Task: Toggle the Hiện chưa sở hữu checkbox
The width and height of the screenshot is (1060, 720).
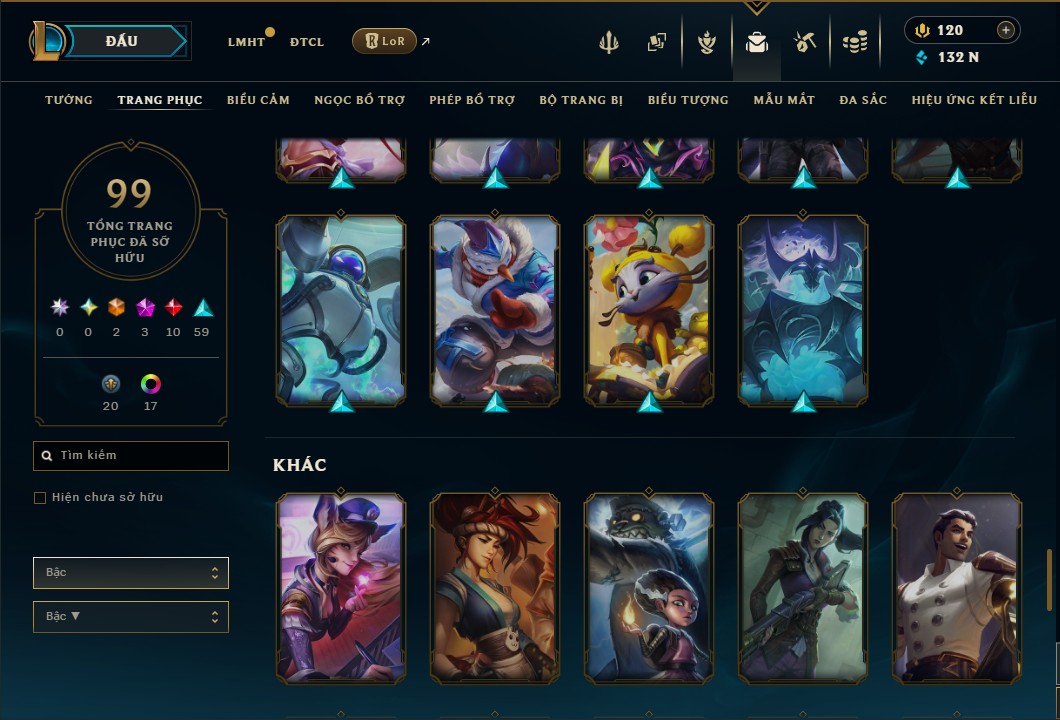Action: coord(40,498)
